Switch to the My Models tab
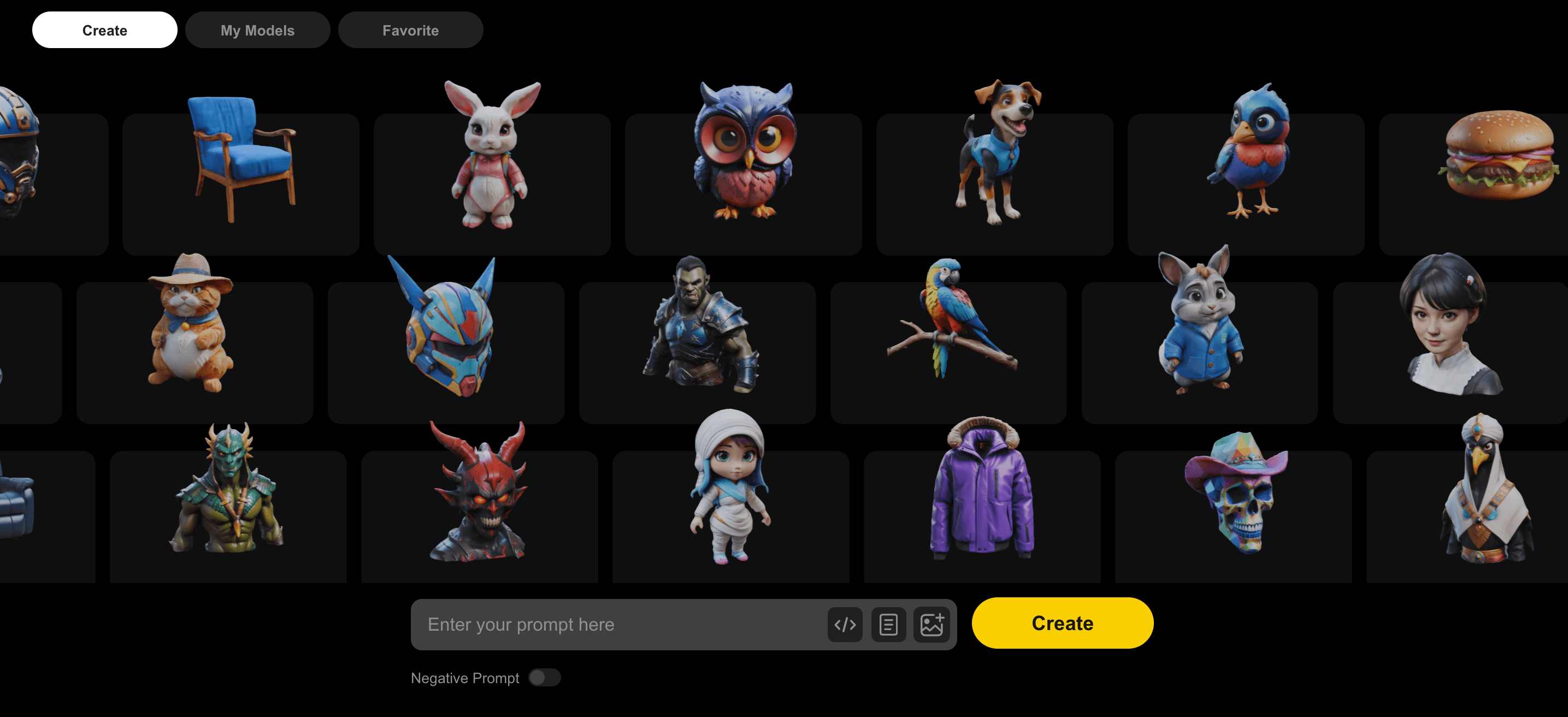This screenshot has width=1568, height=717. click(257, 30)
